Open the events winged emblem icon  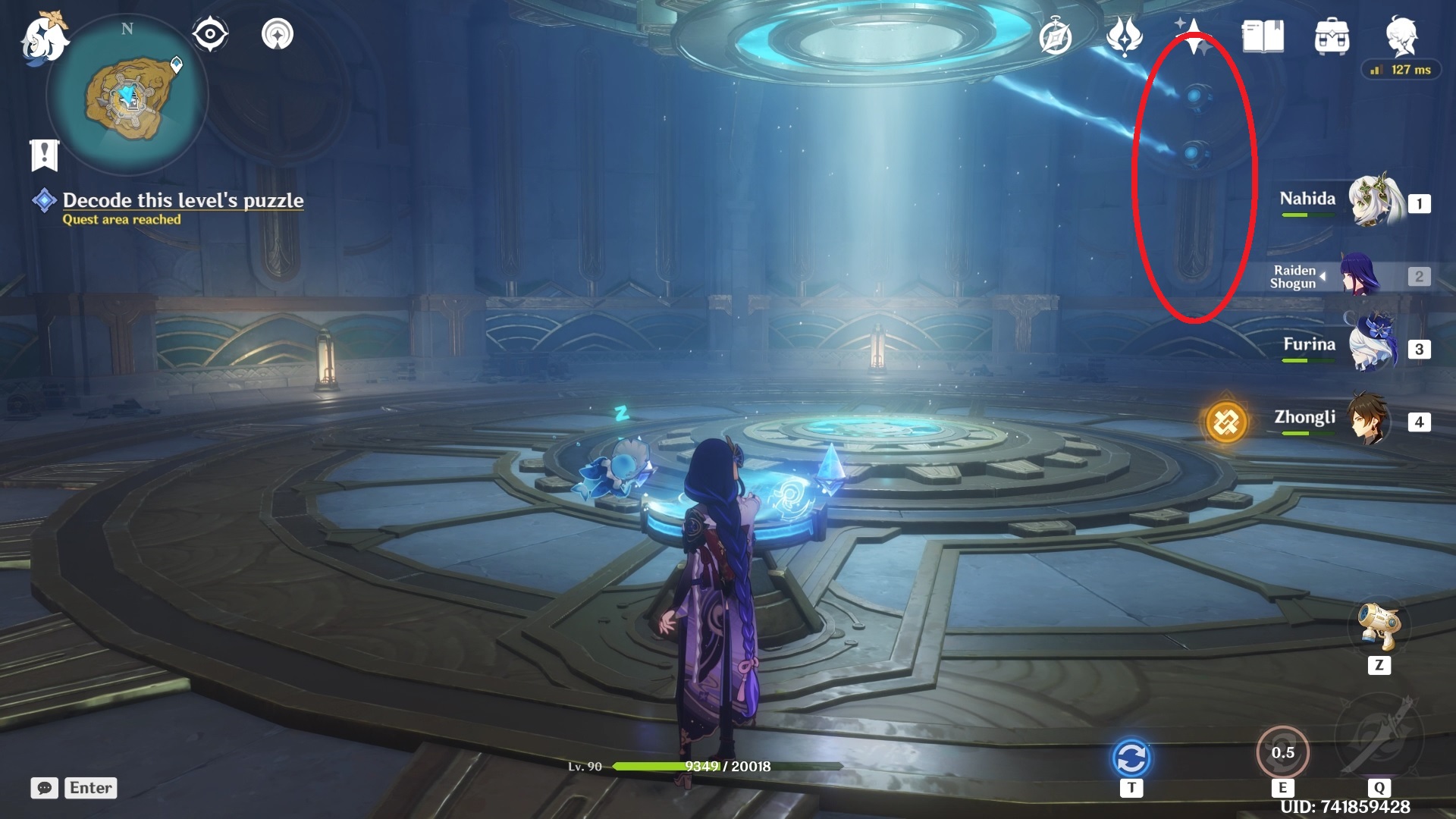(1124, 36)
